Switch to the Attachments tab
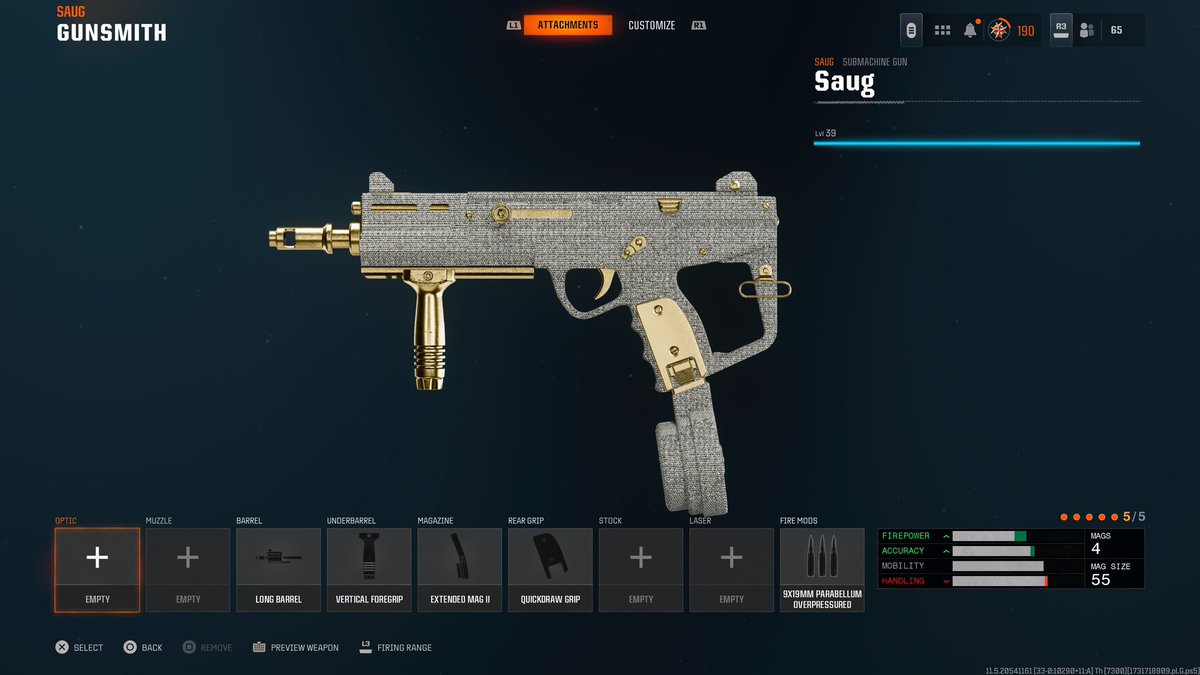This screenshot has width=1200, height=675. 568,25
